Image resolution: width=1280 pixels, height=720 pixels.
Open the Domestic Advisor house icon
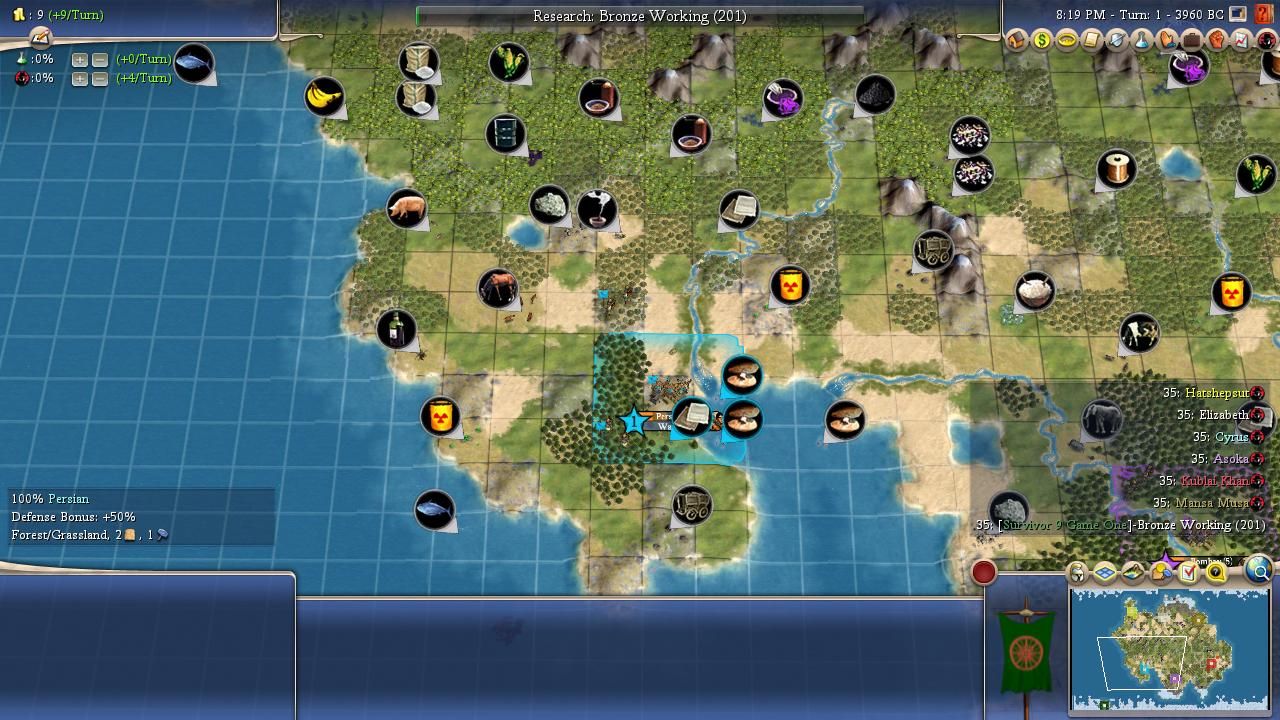pos(1017,41)
